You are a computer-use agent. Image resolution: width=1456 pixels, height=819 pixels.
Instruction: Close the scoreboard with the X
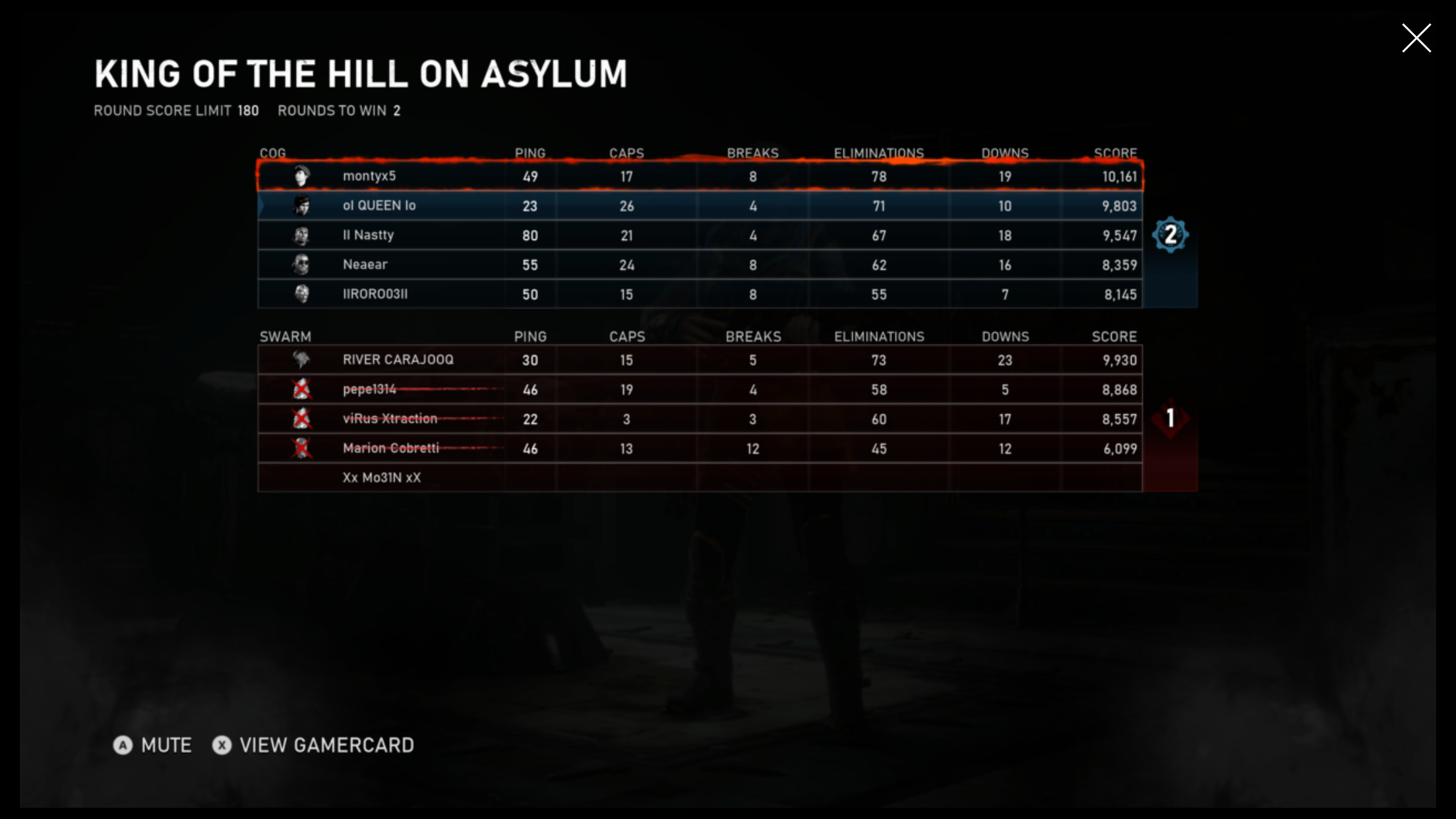[1416, 38]
